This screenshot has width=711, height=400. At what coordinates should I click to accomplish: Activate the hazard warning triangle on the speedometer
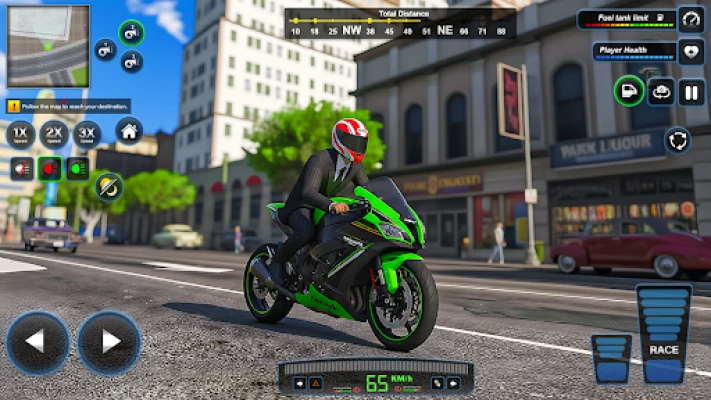pyautogui.click(x=315, y=383)
